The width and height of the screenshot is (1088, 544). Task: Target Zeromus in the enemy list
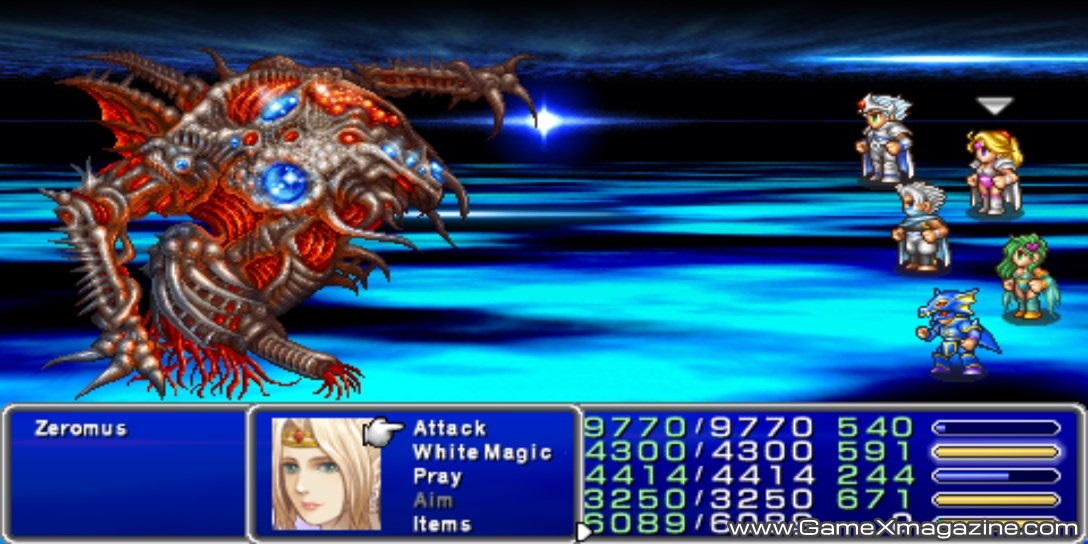pyautogui.click(x=80, y=428)
